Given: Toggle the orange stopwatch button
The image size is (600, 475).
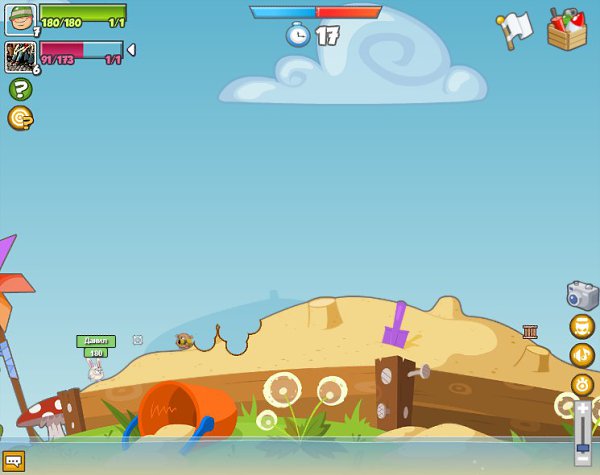Looking at the screenshot, I should pyautogui.click(x=582, y=384).
